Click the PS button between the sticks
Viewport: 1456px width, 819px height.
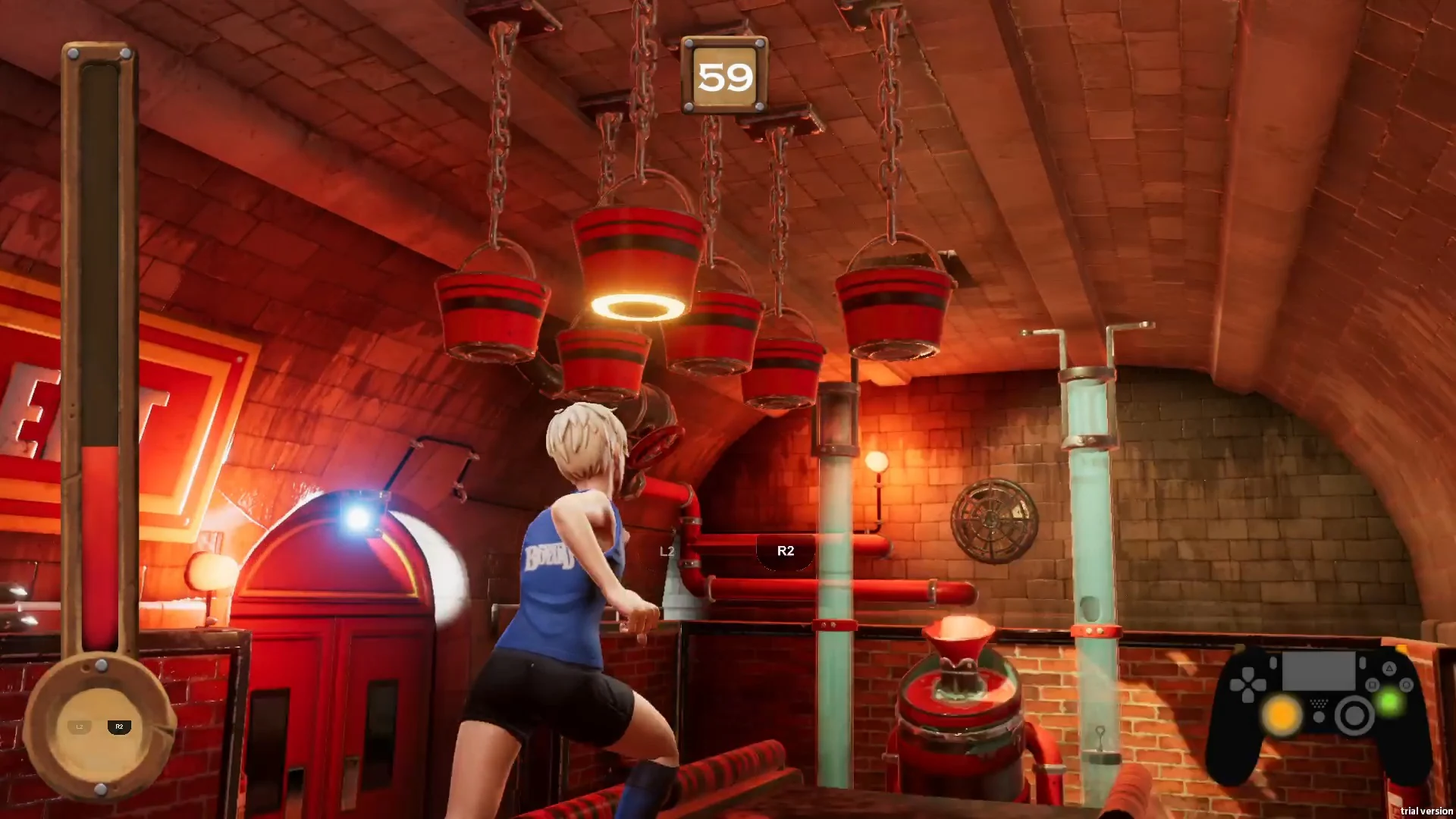1319,717
